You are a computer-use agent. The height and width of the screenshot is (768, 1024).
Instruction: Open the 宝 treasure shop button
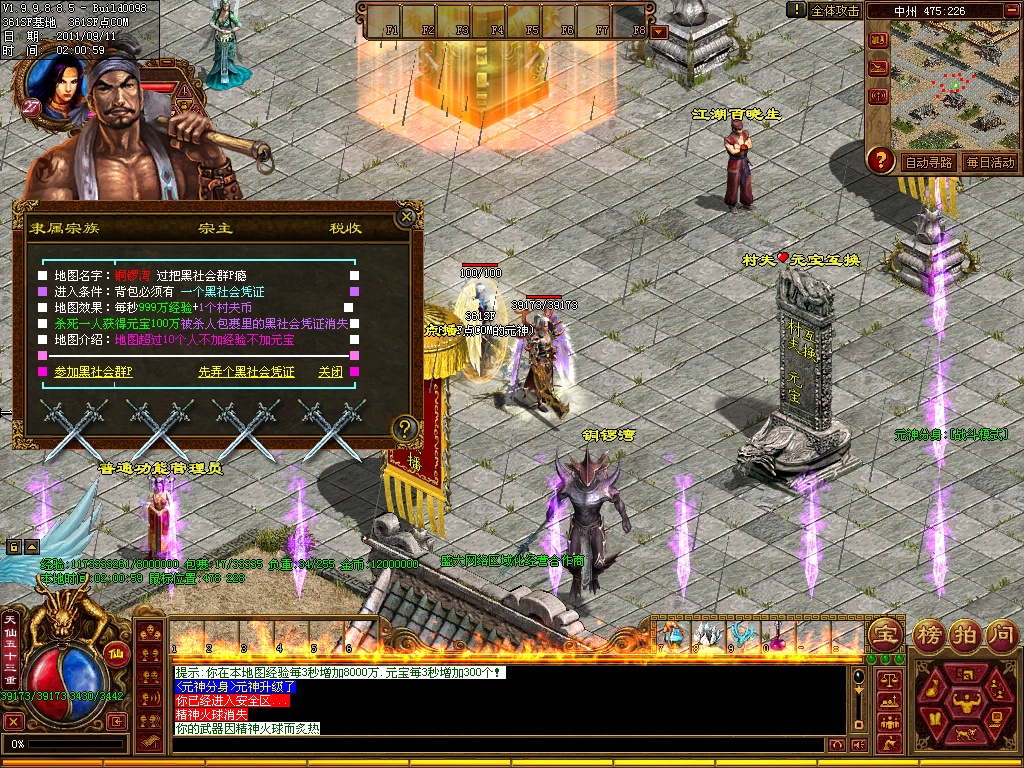[884, 633]
